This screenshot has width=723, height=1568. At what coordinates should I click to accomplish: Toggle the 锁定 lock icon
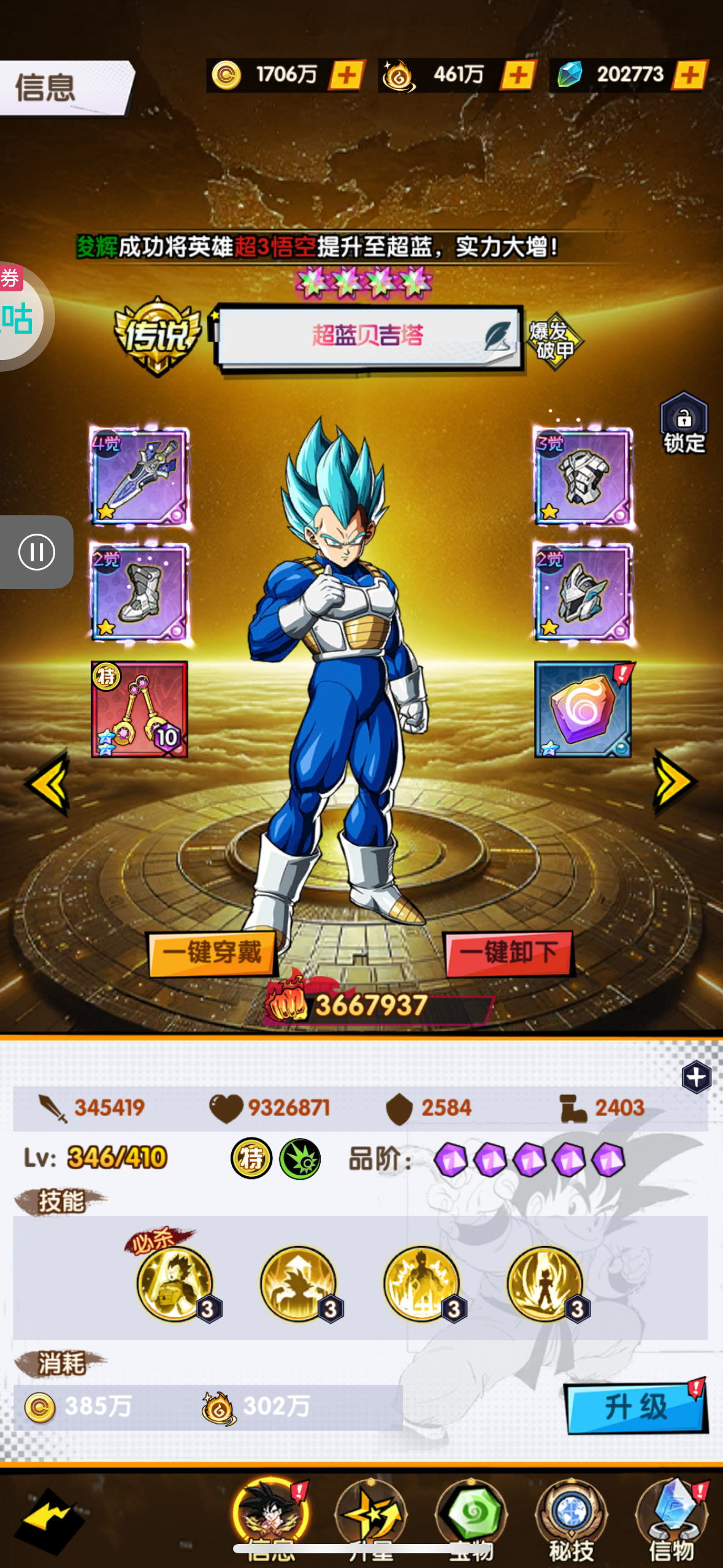[x=684, y=425]
